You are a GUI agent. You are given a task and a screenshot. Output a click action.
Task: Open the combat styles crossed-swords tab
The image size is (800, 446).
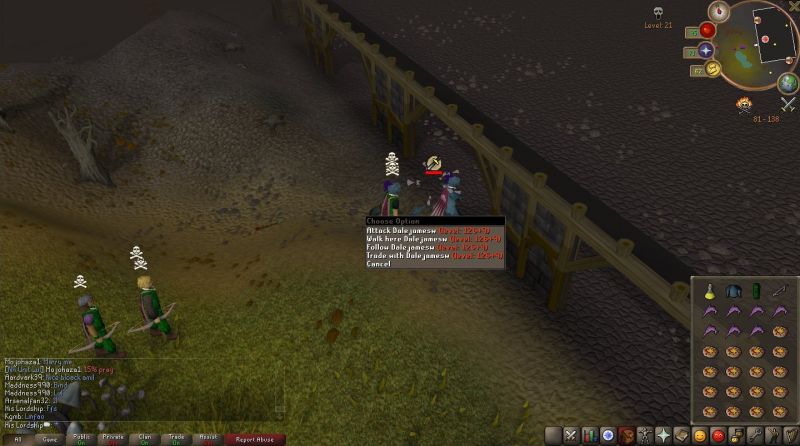pyautogui.click(x=571, y=434)
